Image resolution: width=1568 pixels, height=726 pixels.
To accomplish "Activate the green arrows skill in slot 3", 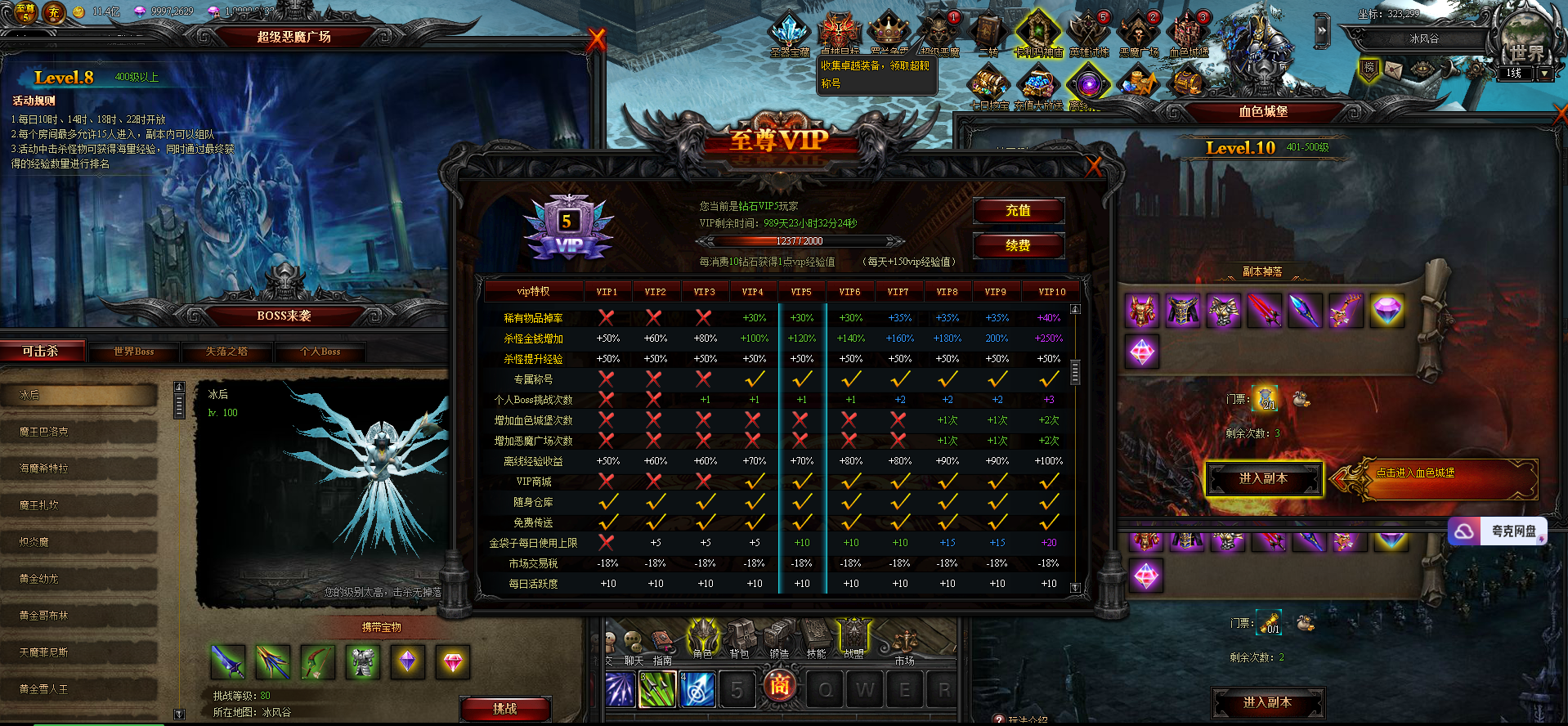I will coord(657,689).
